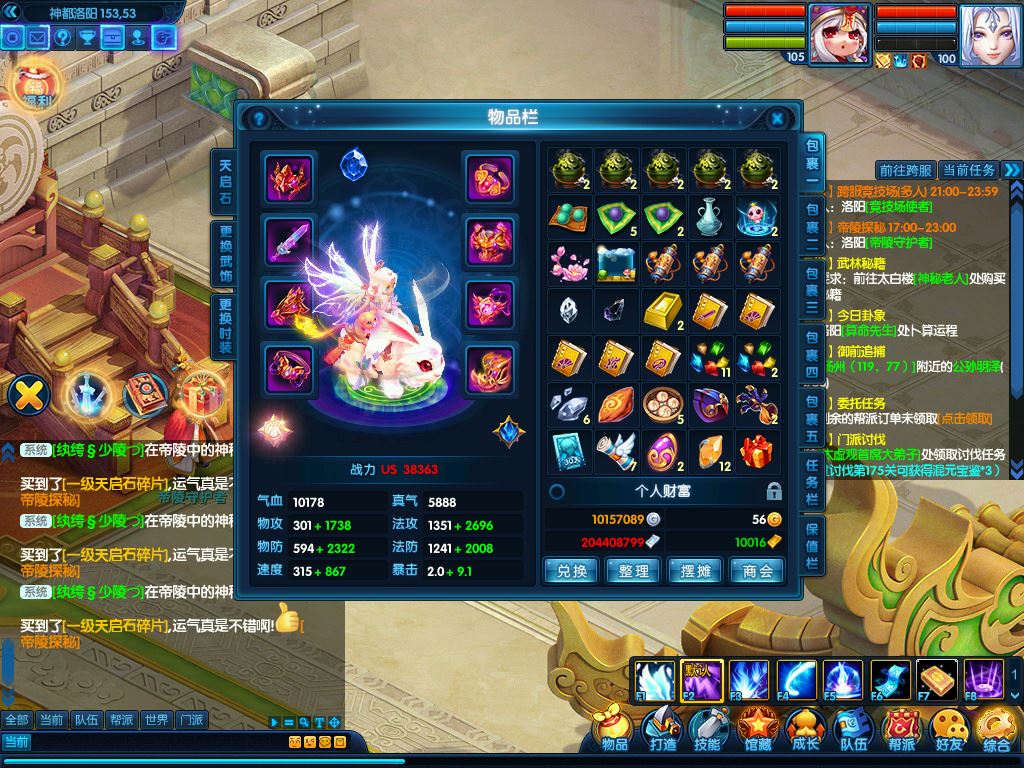
Task: Close the 物品栏 inventory window
Action: (777, 118)
